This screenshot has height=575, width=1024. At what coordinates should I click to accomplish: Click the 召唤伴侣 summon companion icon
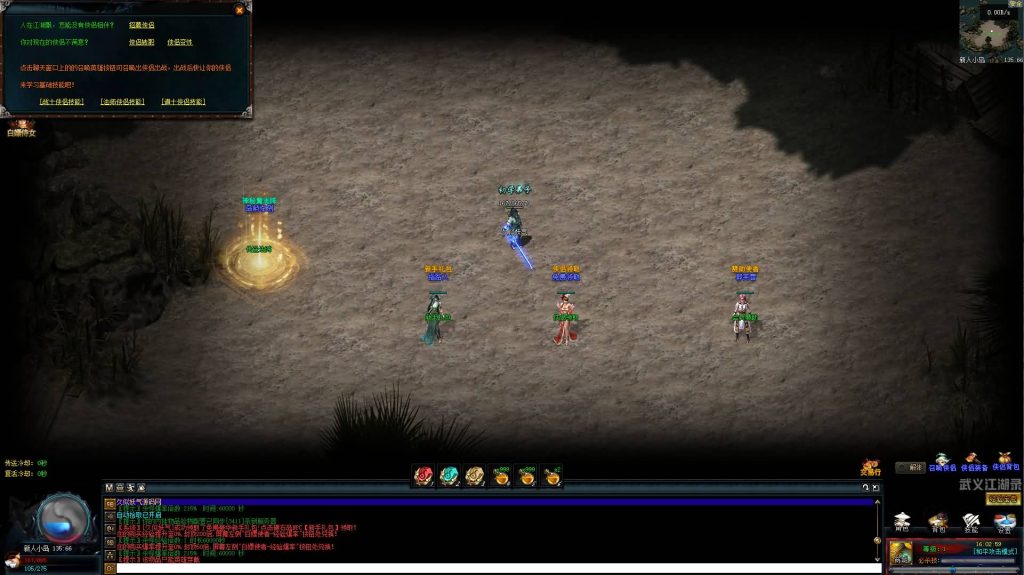click(942, 461)
